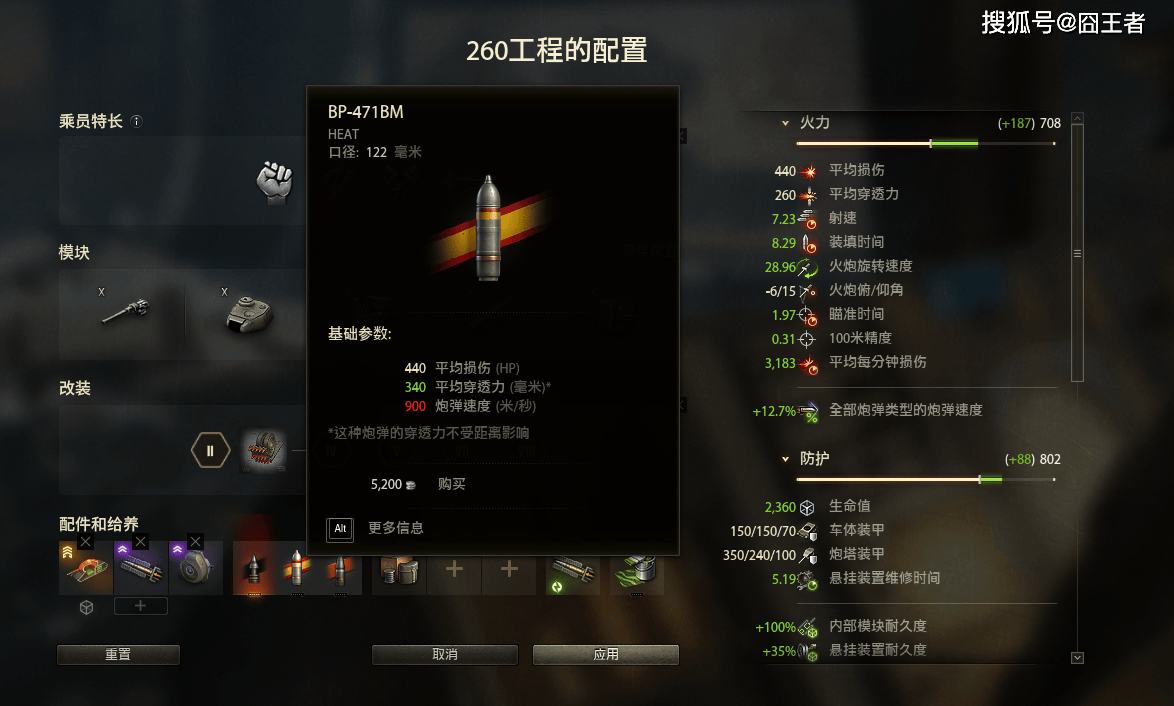Collapse the 火力 (Firepower) stats section
Screen dimensions: 1174x706
[785, 123]
